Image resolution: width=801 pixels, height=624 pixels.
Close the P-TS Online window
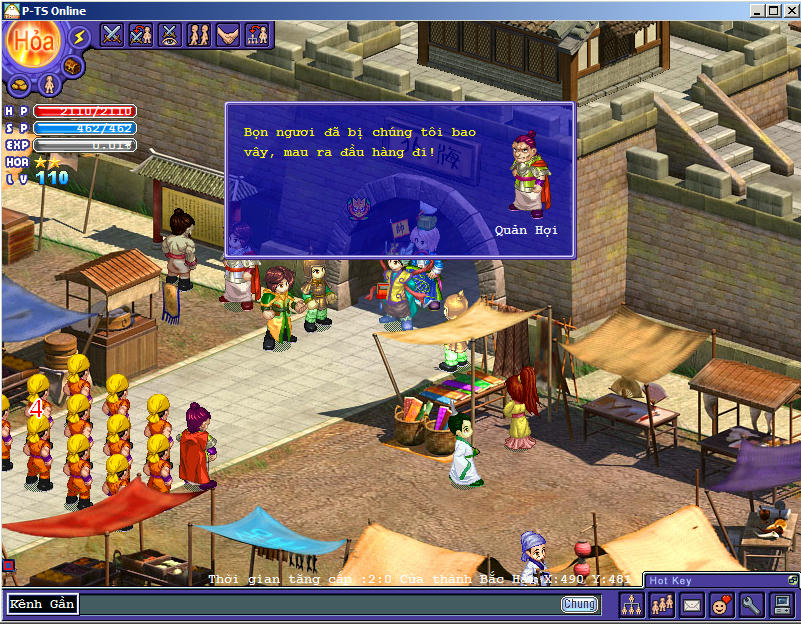pyautogui.click(x=789, y=11)
